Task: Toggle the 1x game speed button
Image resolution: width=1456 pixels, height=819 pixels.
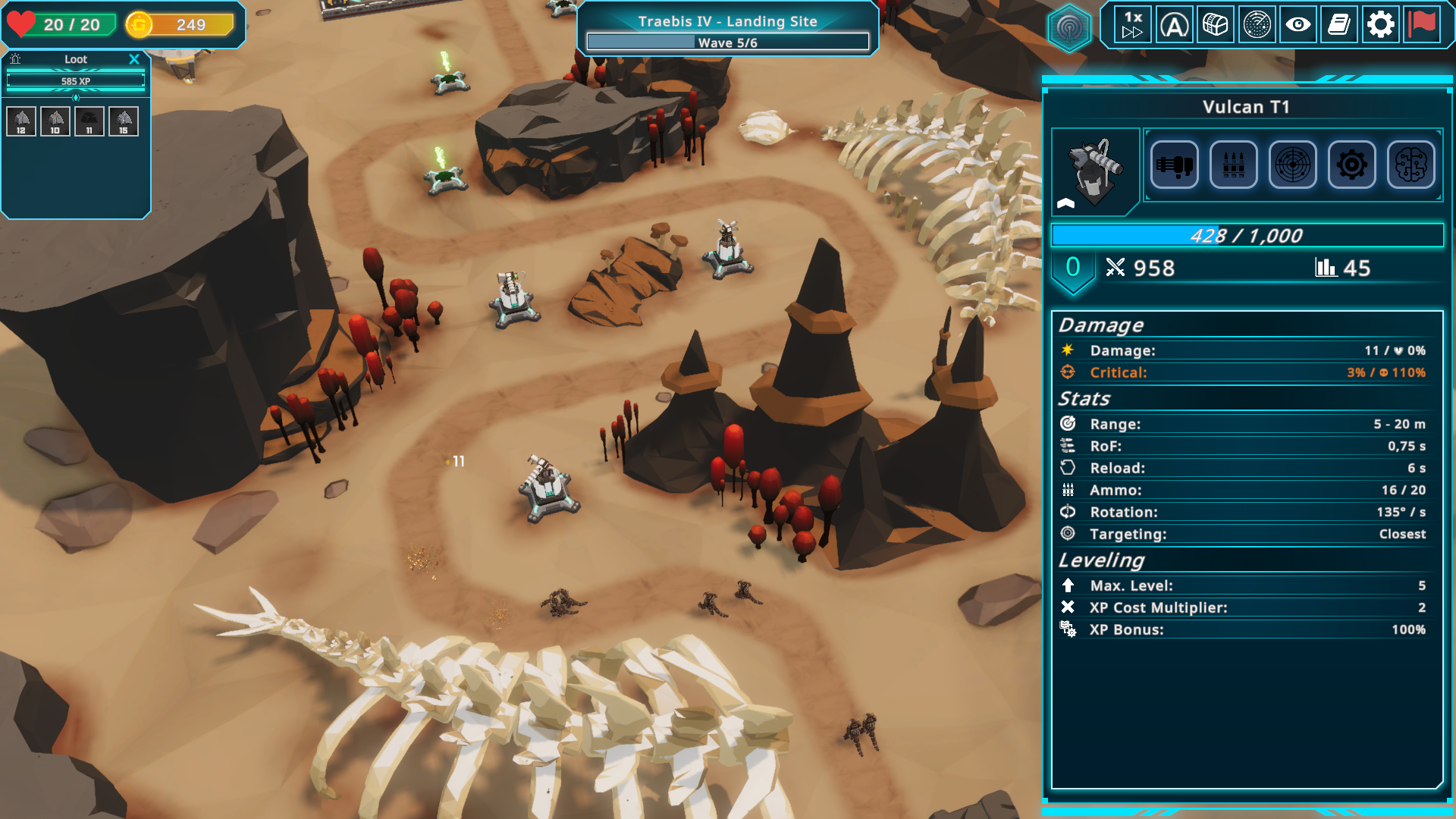Action: pos(1133,24)
